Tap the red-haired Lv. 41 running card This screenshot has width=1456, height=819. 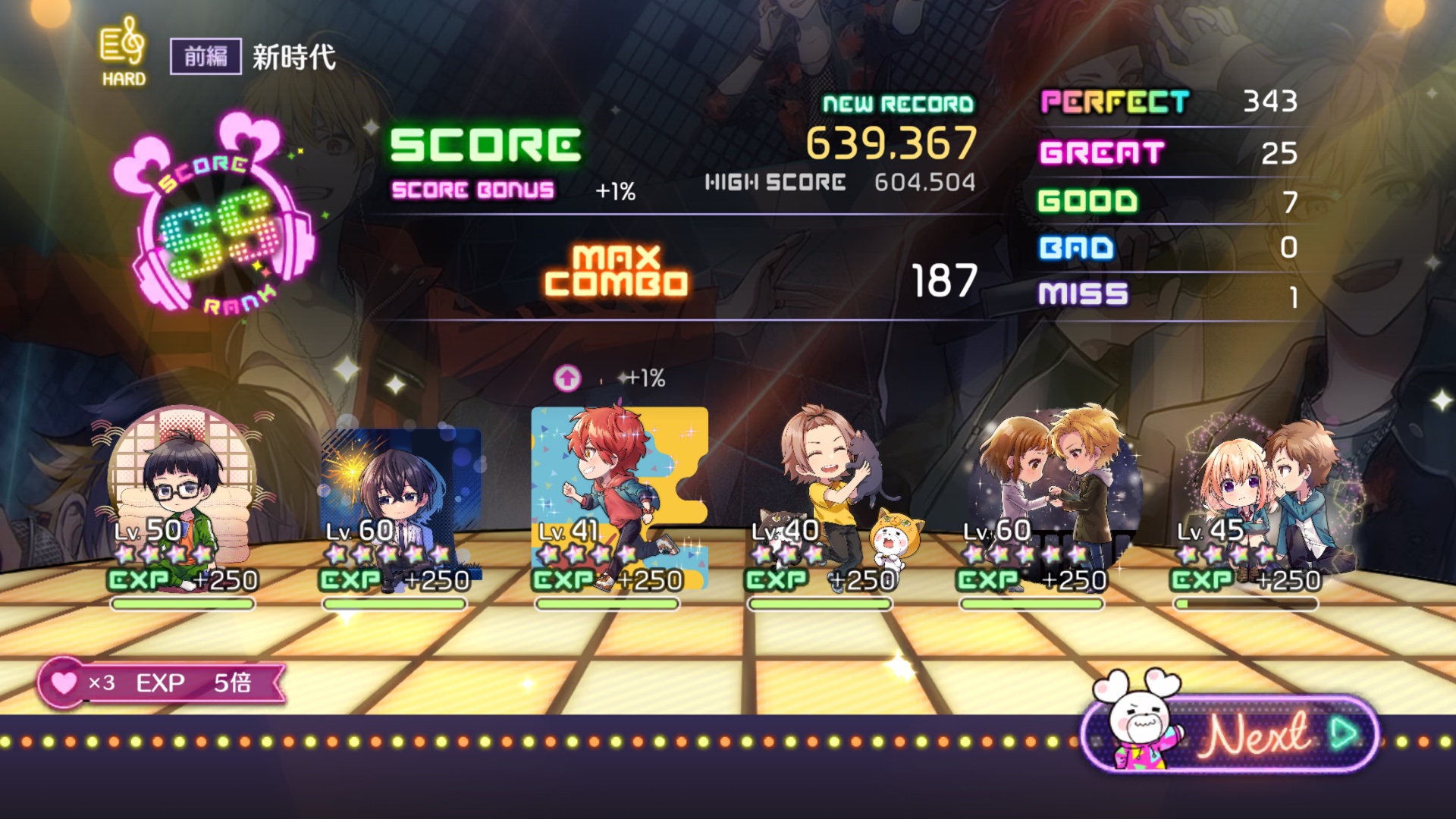tap(618, 493)
